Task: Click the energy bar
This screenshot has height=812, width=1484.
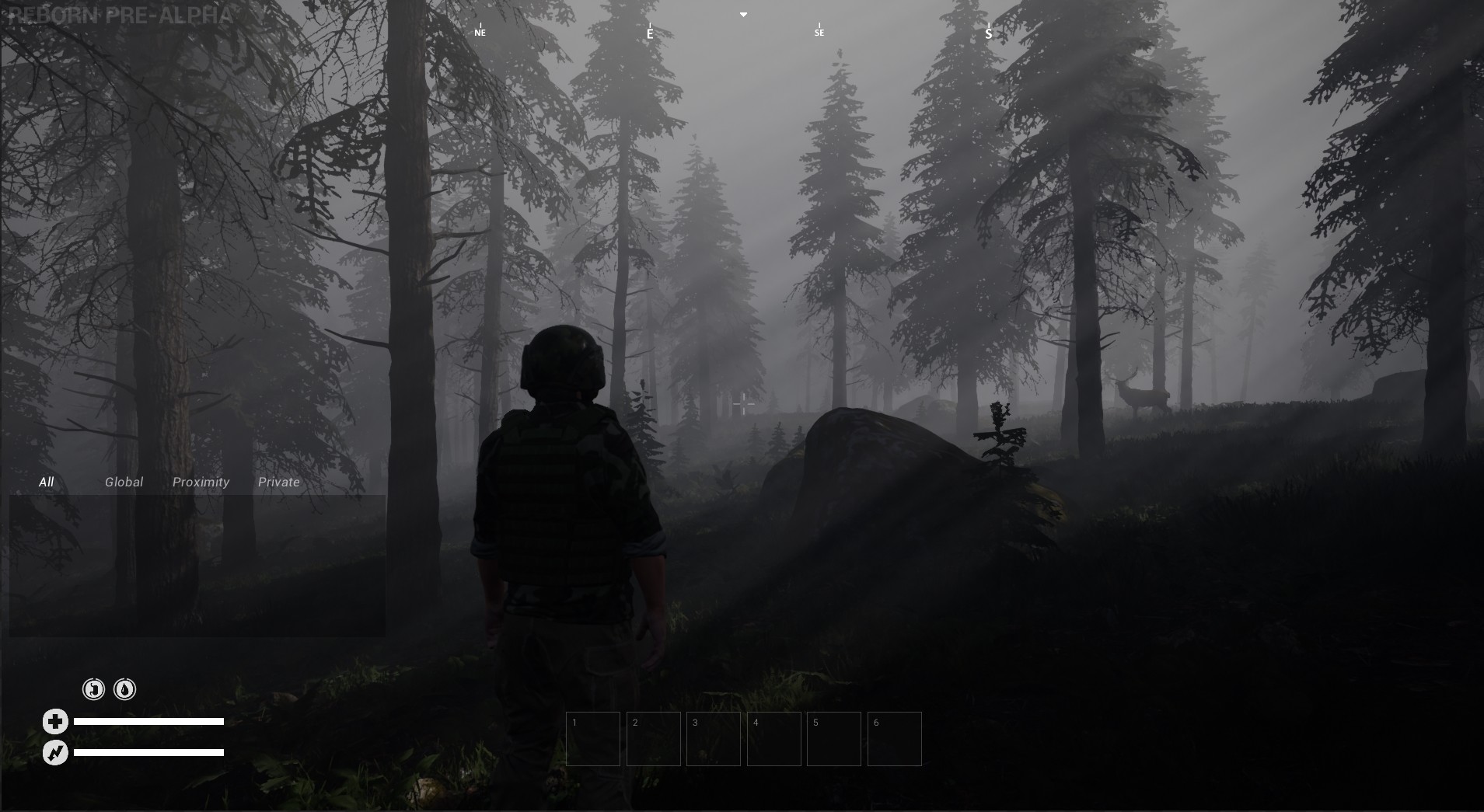Action: pyautogui.click(x=148, y=752)
